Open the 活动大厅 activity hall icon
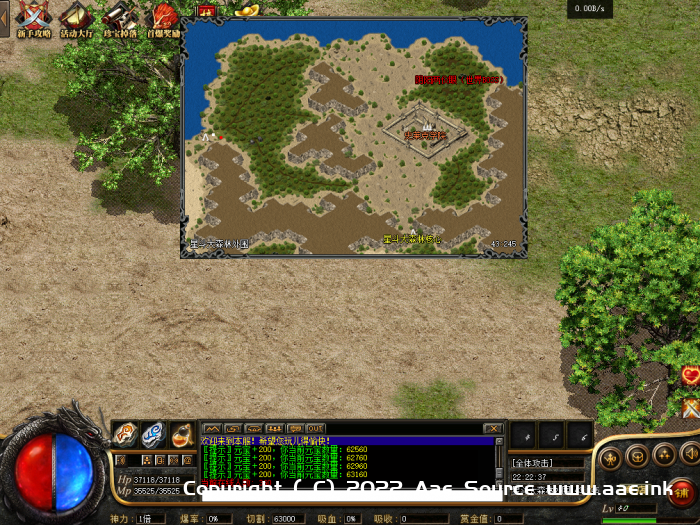Screen dimensions: 700x525 click(x=76, y=17)
